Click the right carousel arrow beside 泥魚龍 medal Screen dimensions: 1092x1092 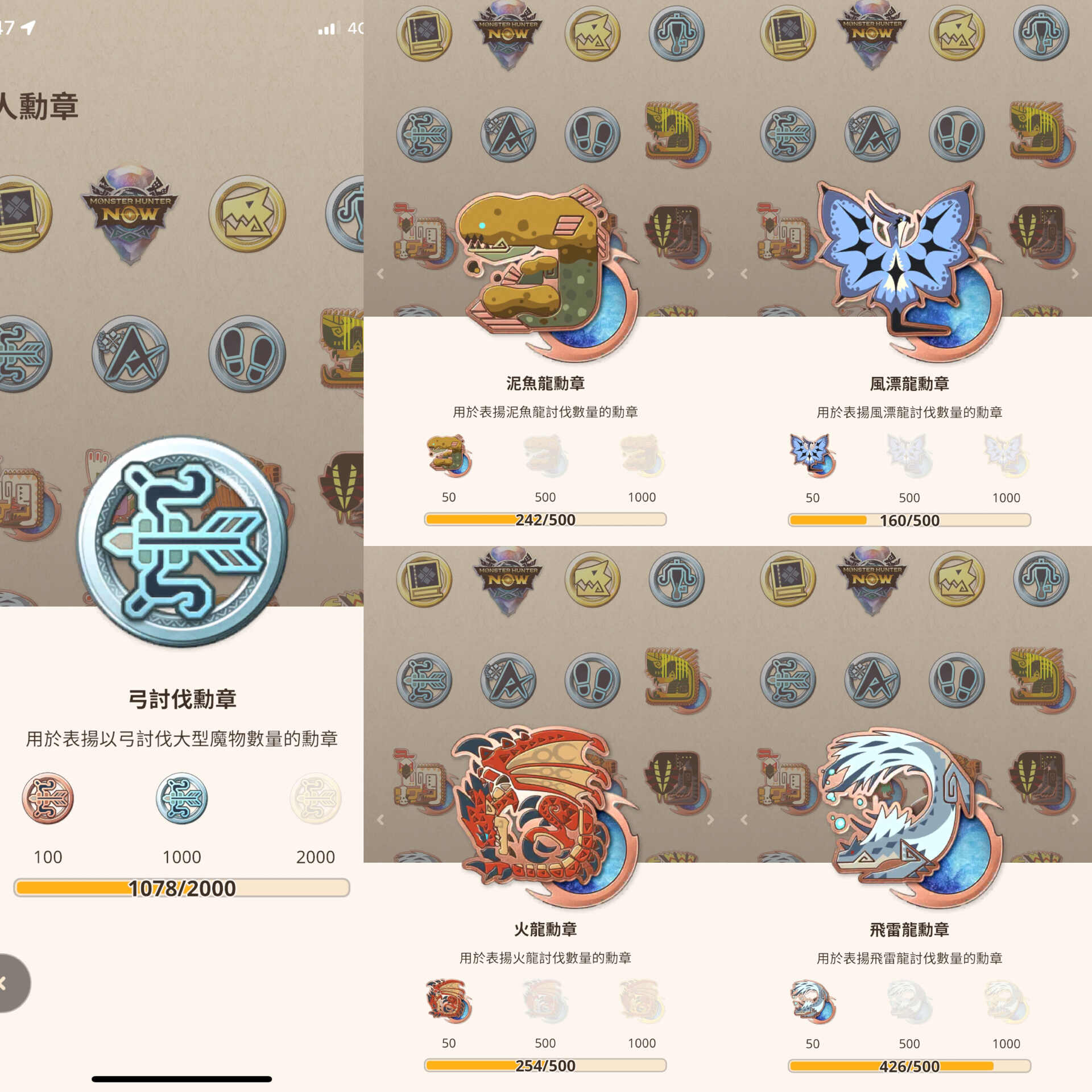711,274
